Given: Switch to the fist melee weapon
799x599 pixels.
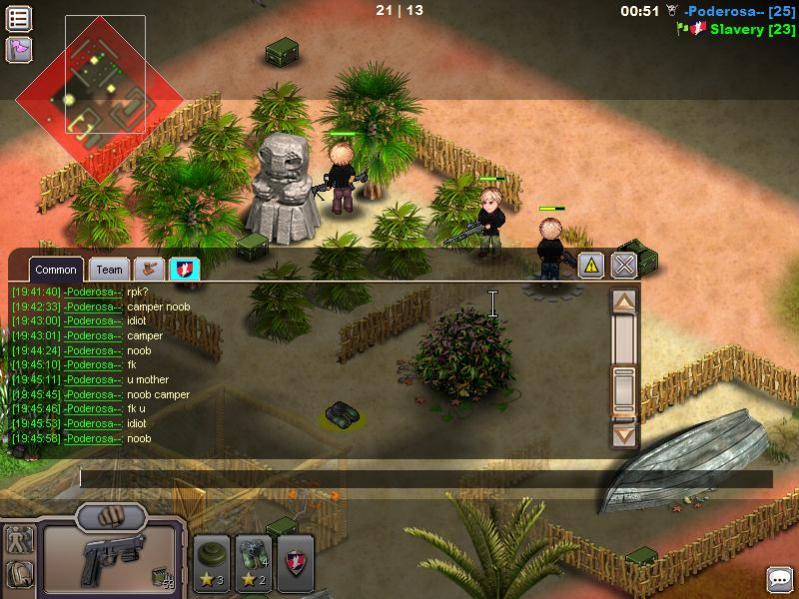Looking at the screenshot, I should click(x=111, y=517).
